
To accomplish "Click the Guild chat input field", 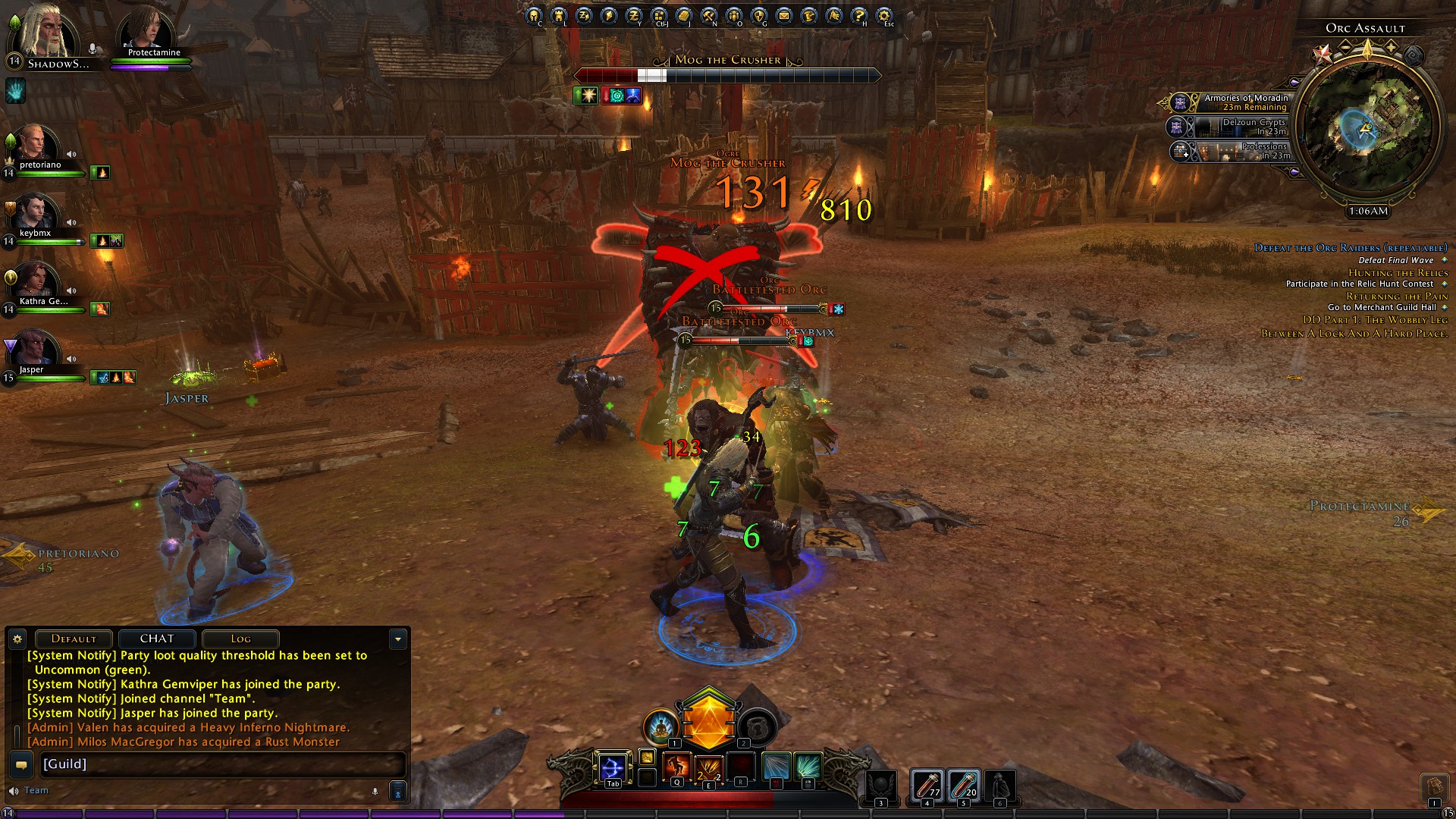I will (220, 764).
